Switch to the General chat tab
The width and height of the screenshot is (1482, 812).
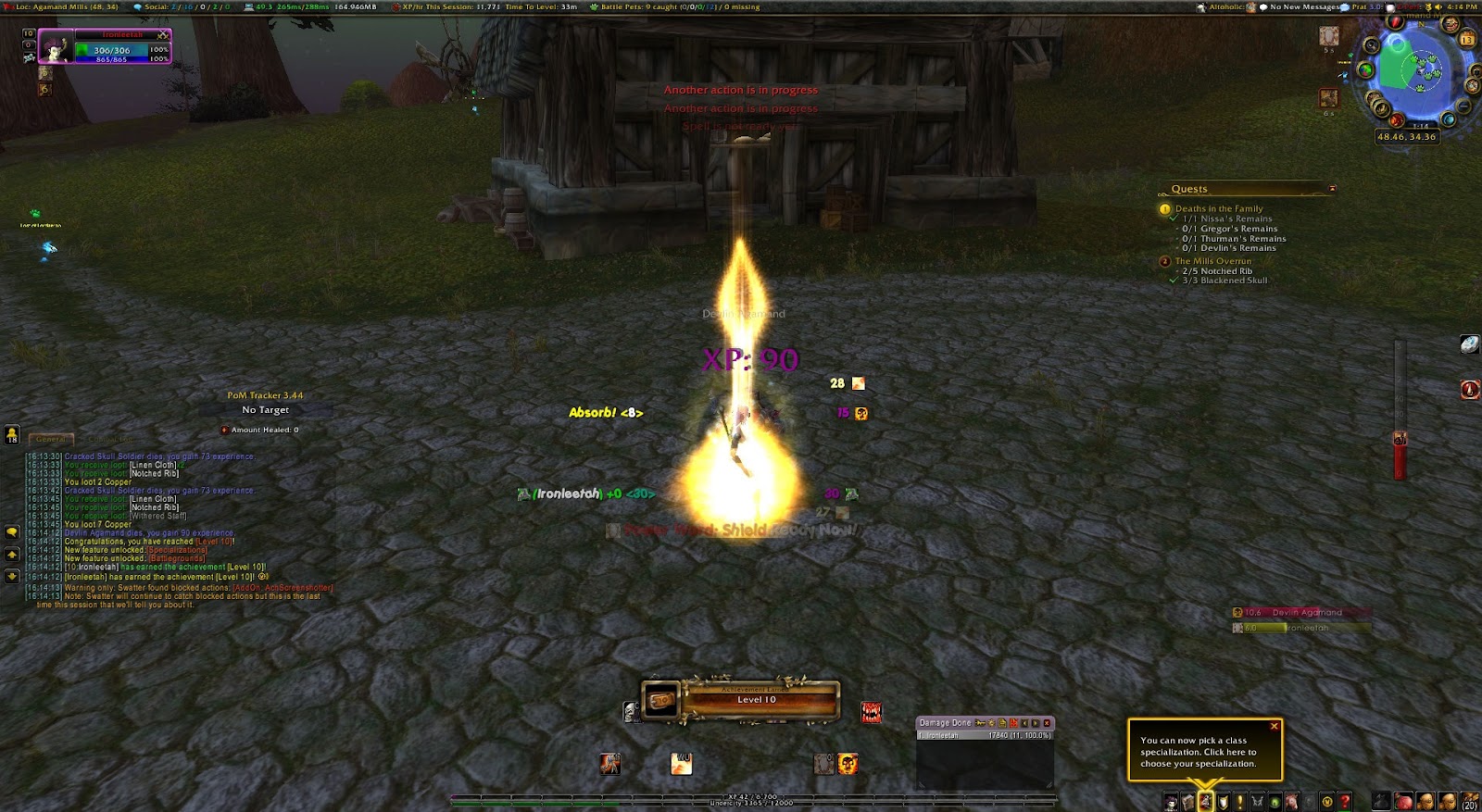(x=51, y=440)
